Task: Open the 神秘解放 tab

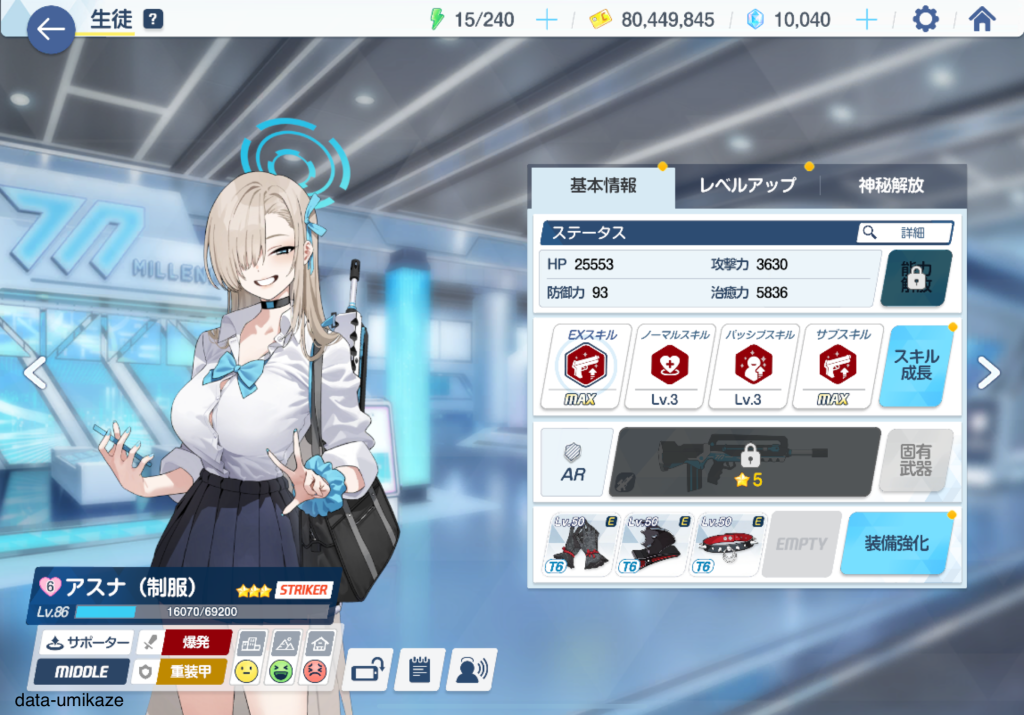Action: point(891,186)
